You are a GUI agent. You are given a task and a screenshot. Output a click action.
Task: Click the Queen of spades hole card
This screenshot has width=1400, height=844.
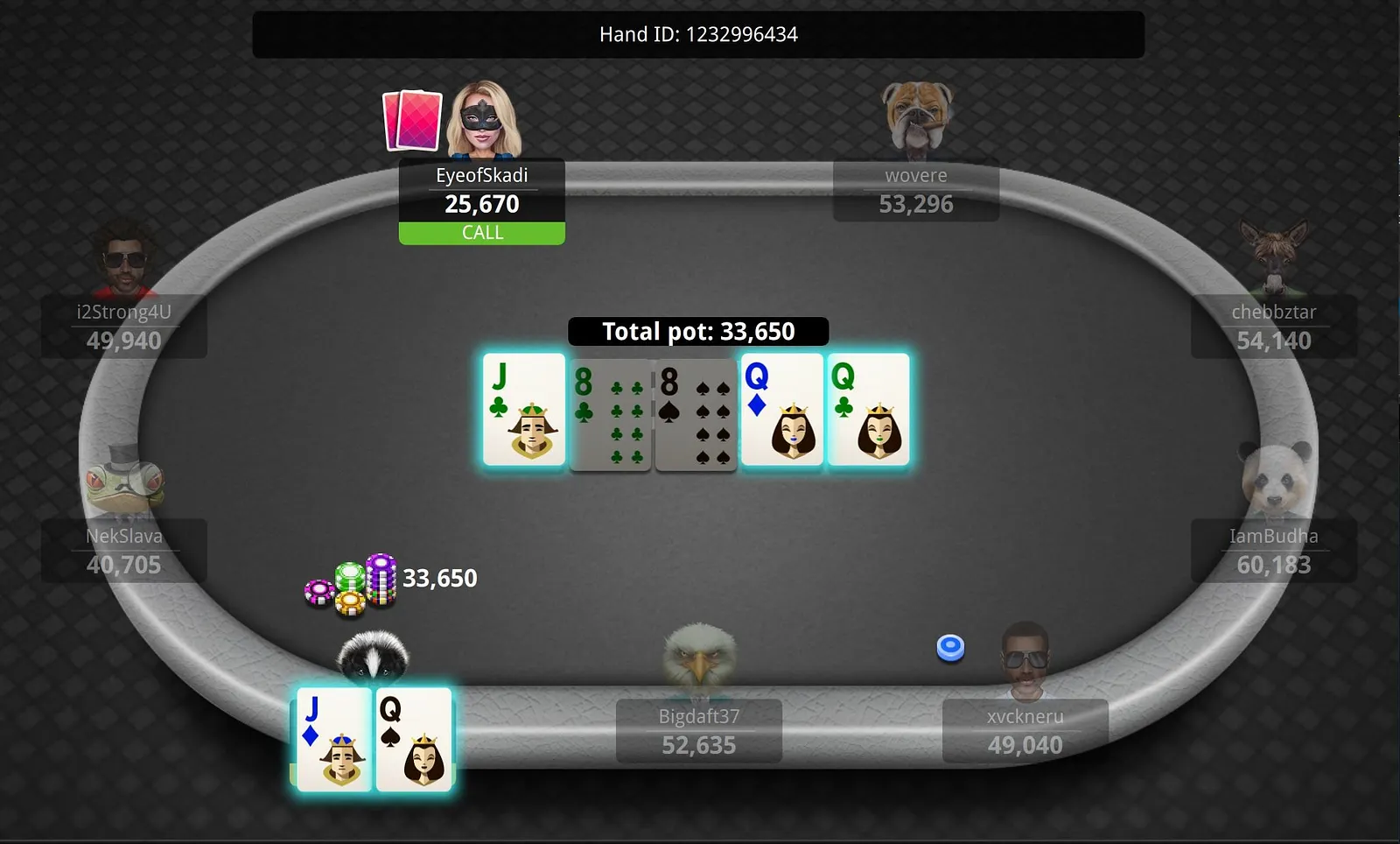414,740
